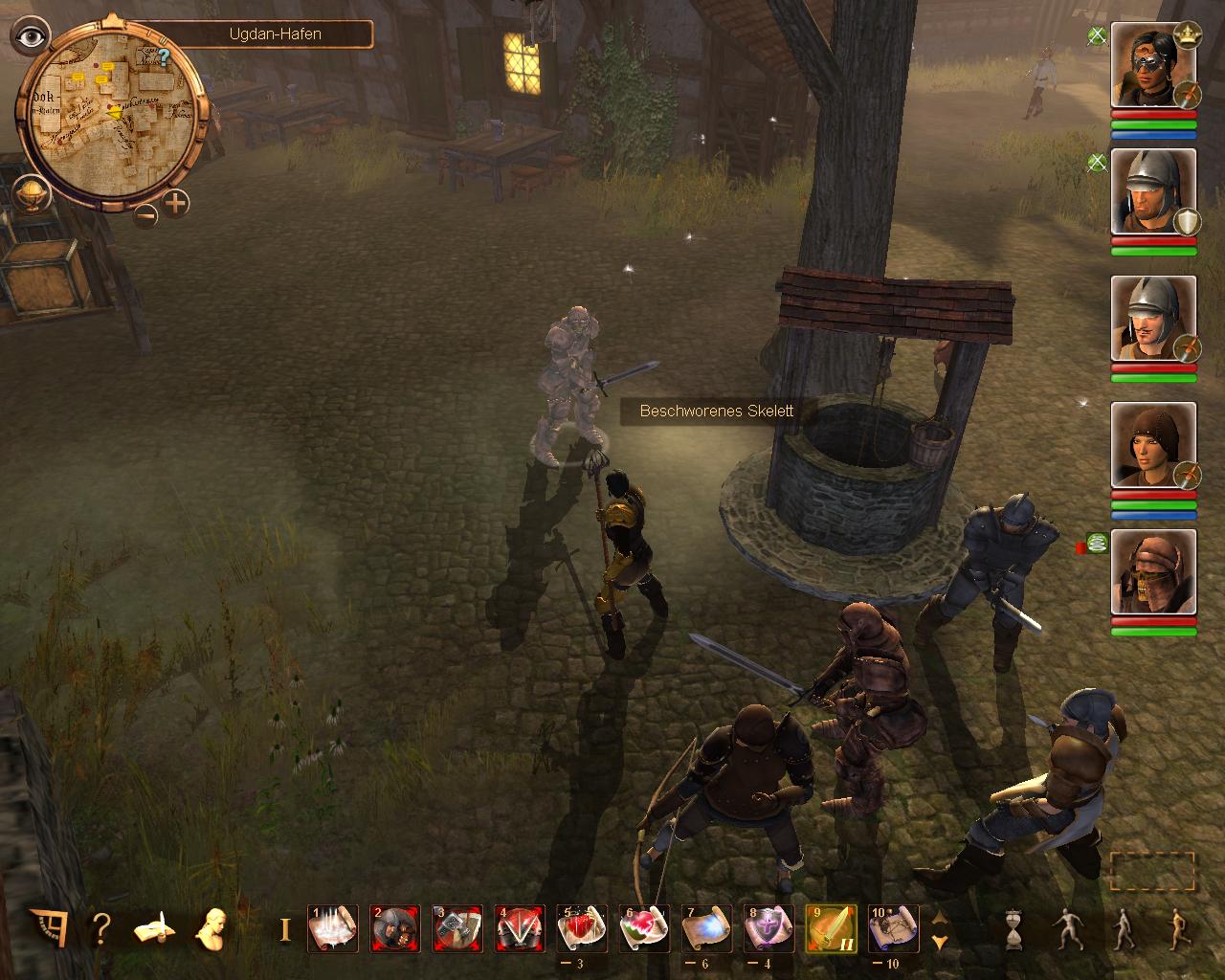Open the help question mark button
The width and height of the screenshot is (1225, 980).
[101, 927]
